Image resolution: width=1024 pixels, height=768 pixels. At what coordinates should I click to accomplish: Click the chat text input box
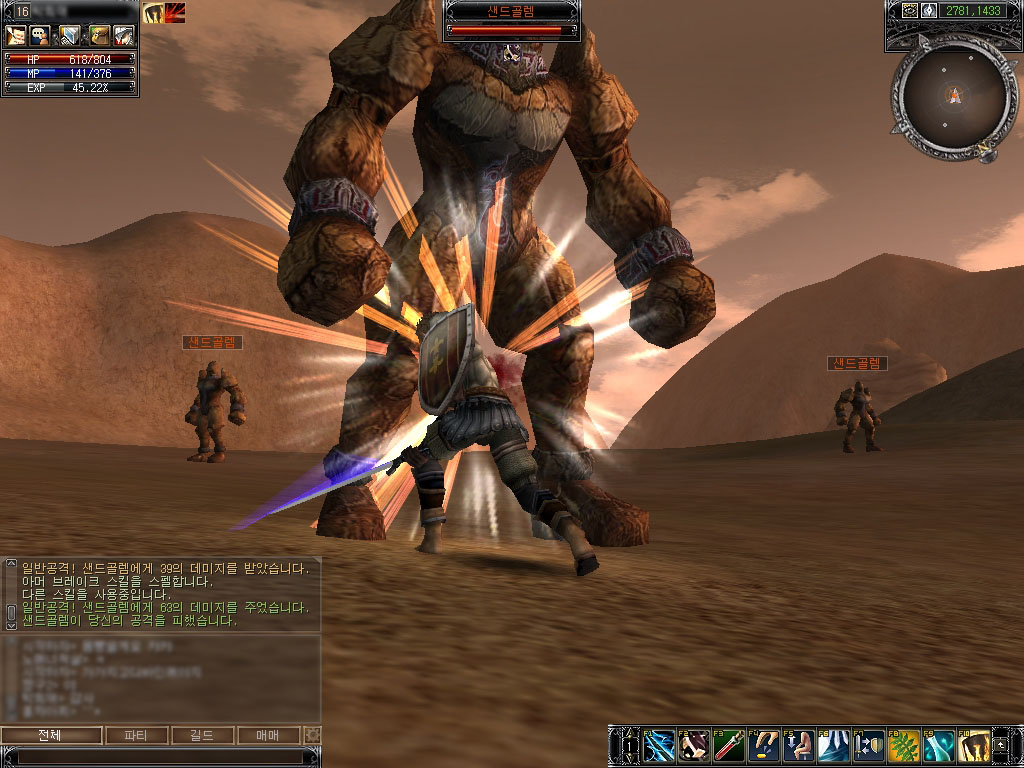pos(160,757)
